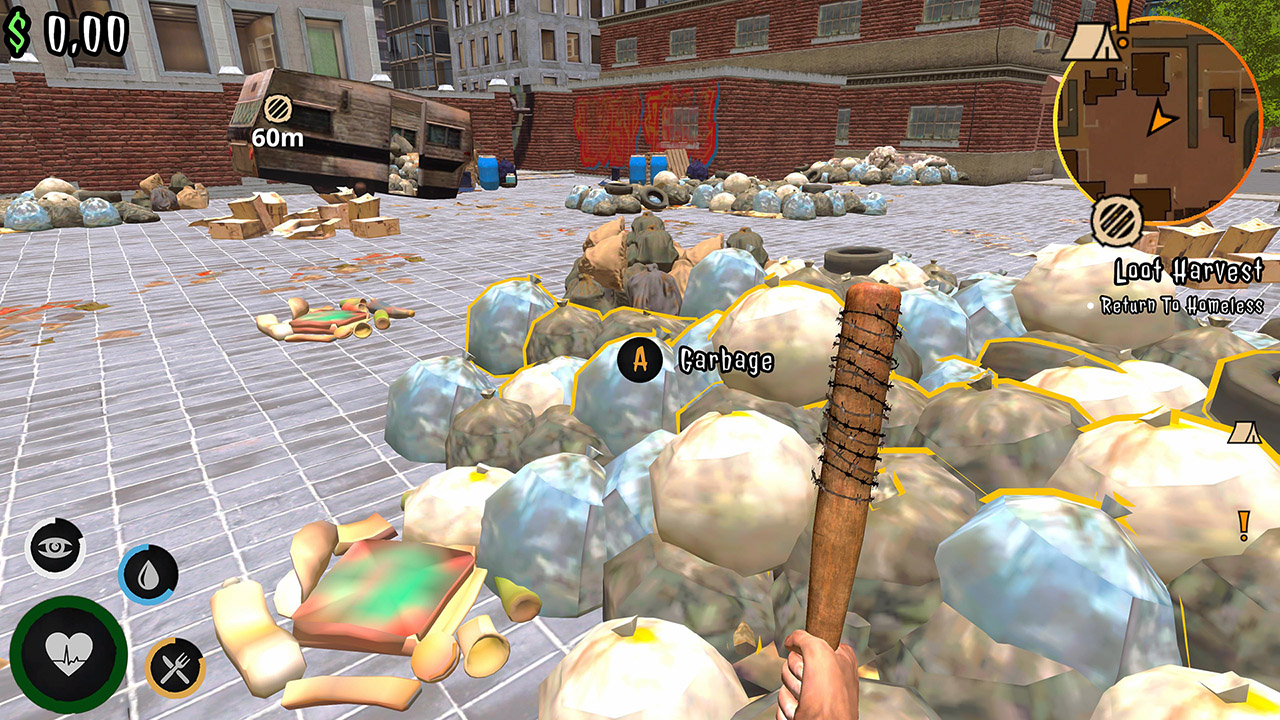Click the 60m waypoint marker icon
The height and width of the screenshot is (720, 1280).
click(277, 109)
